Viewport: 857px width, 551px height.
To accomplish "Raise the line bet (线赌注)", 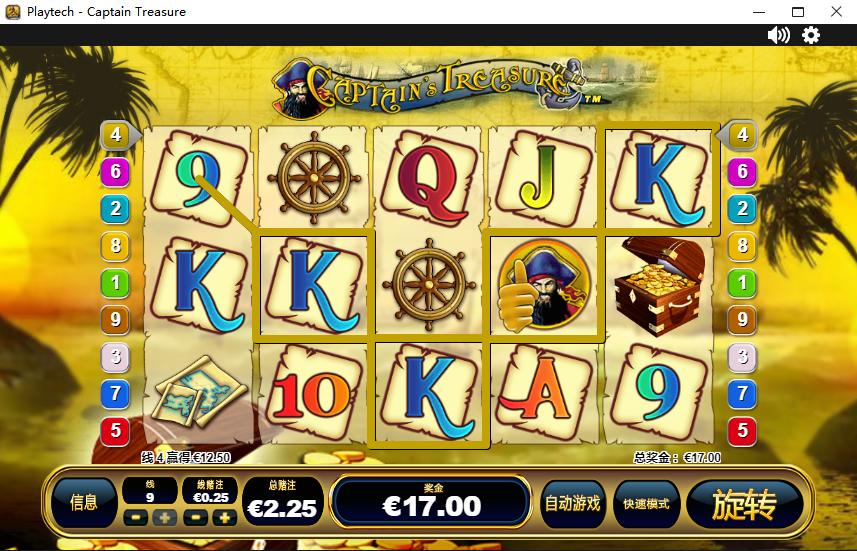I will point(225,518).
